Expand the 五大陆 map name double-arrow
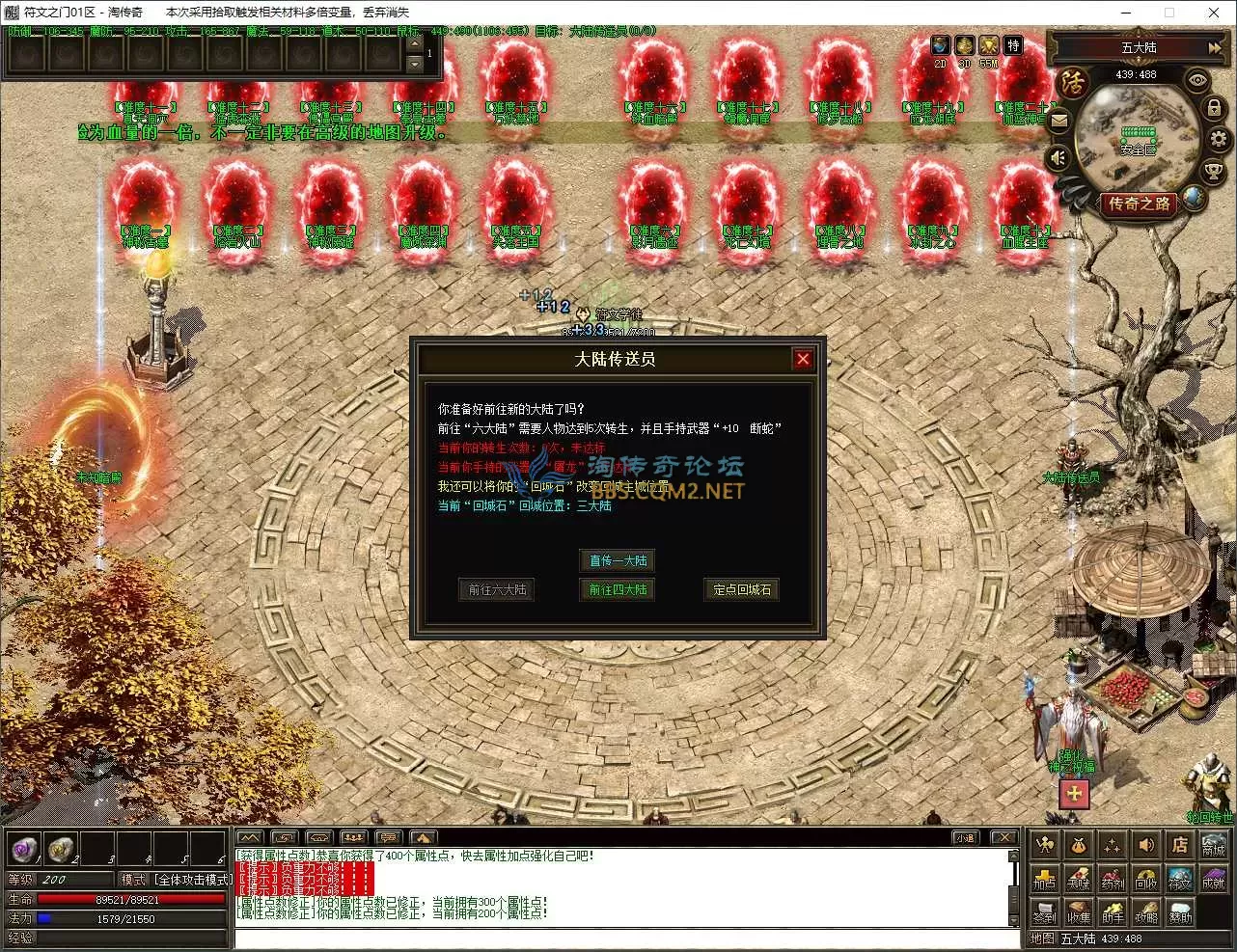 tap(1214, 48)
